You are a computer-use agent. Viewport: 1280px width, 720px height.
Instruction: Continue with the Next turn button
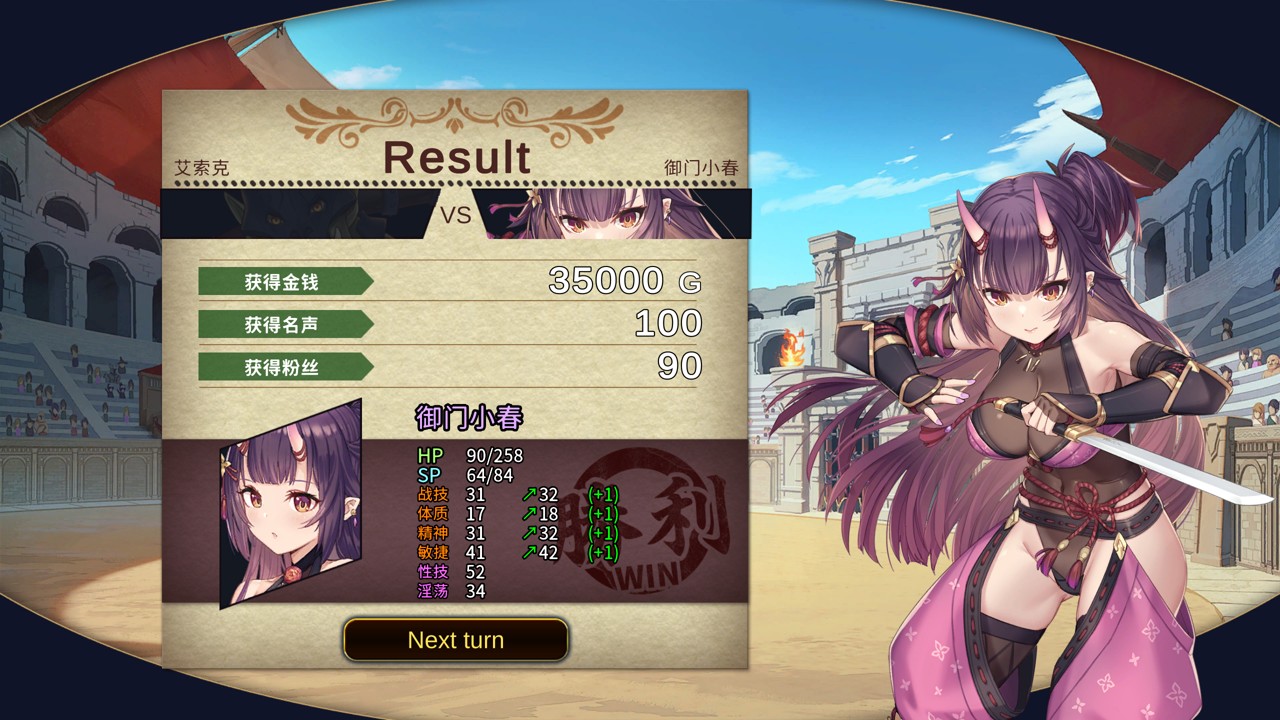coord(456,640)
